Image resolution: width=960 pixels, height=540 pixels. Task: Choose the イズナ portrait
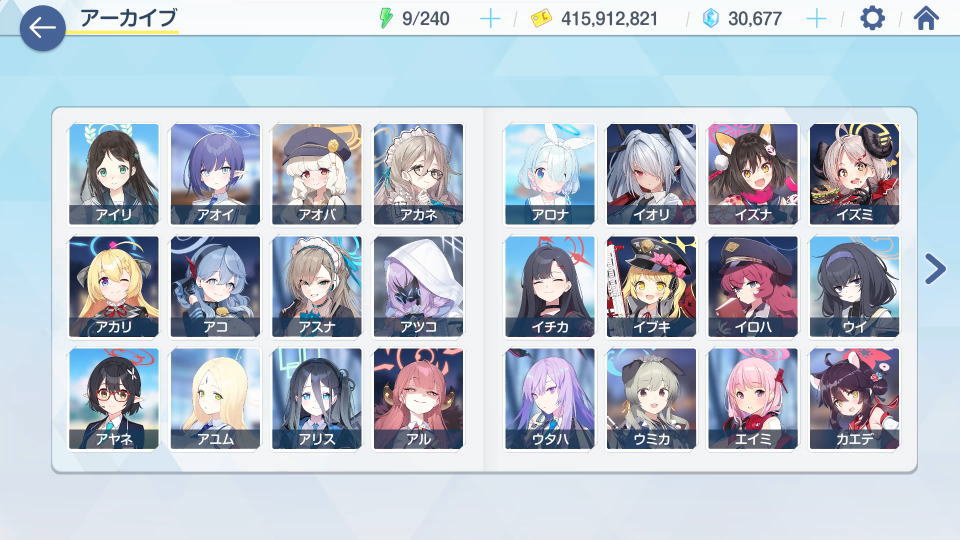753,174
